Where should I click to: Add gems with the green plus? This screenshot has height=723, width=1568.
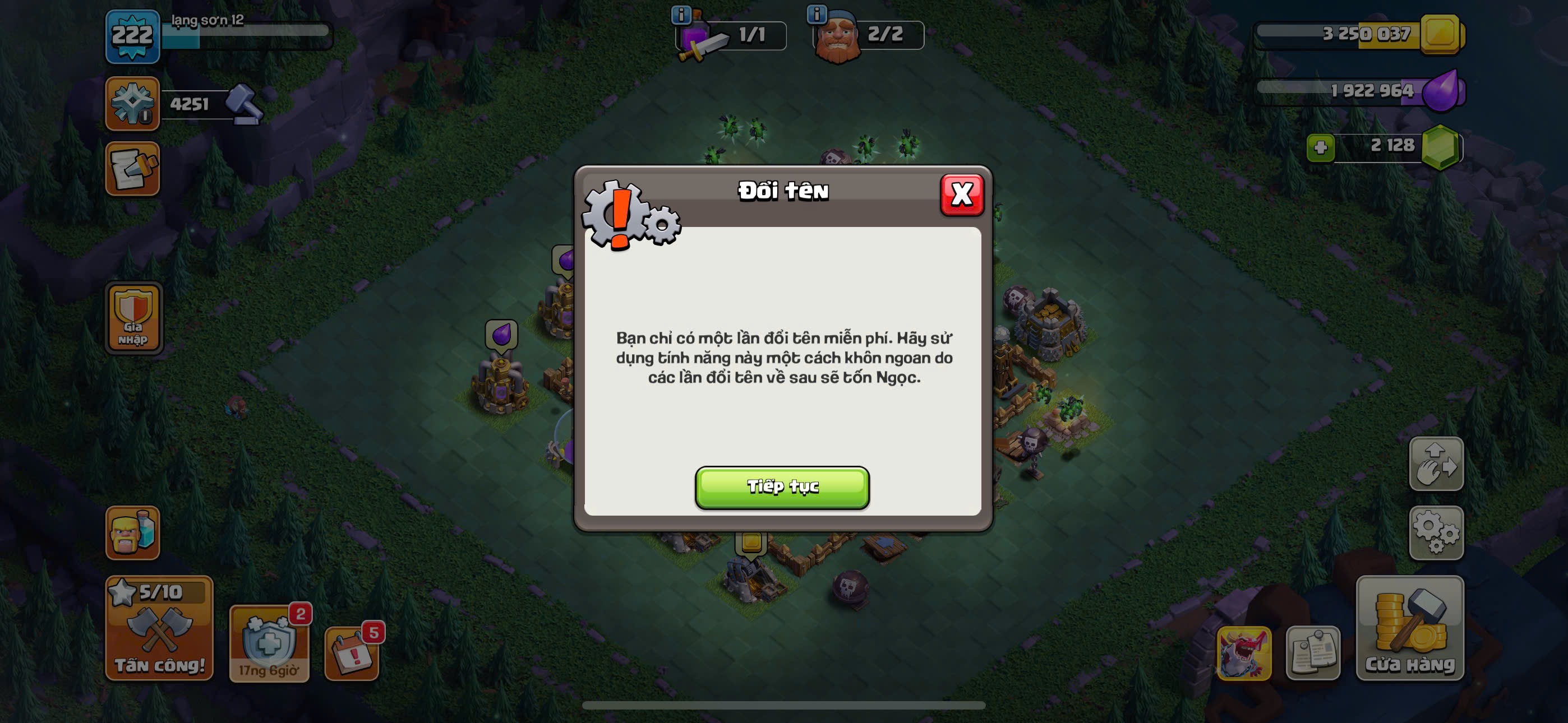pos(1320,147)
